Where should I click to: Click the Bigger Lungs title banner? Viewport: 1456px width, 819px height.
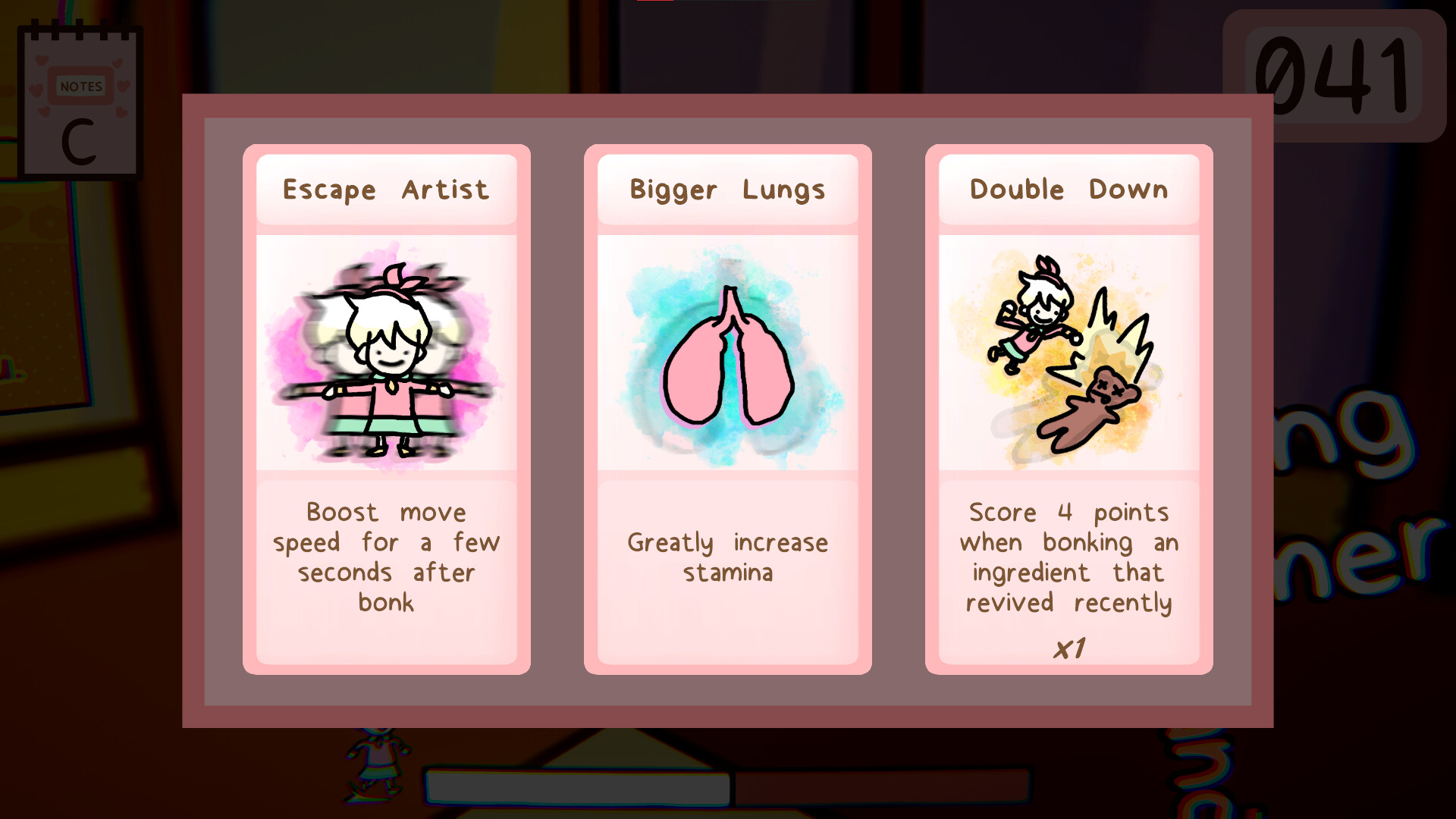coord(726,190)
